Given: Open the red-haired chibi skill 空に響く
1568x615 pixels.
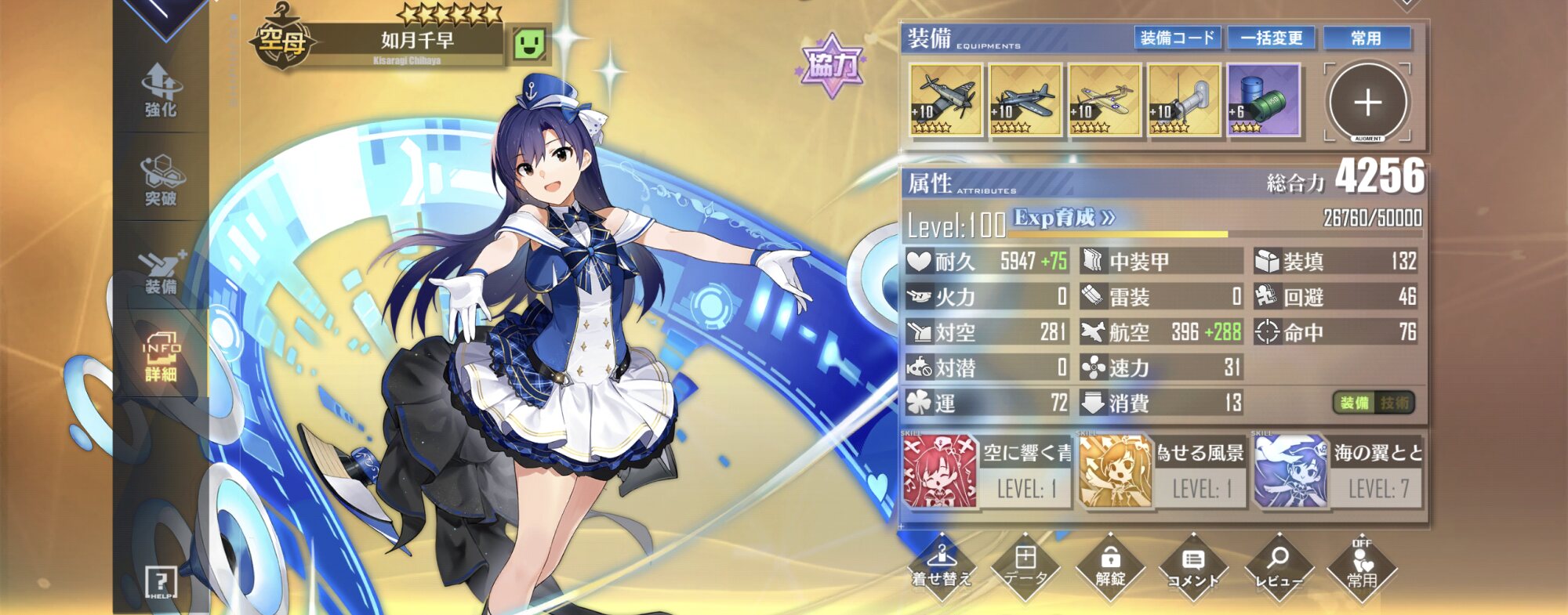Looking at the screenshot, I should coord(986,472).
